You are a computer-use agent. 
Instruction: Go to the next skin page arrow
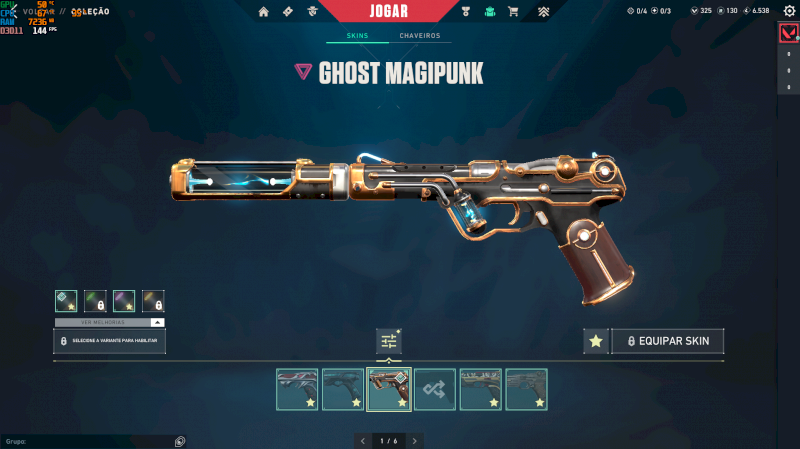(x=415, y=440)
